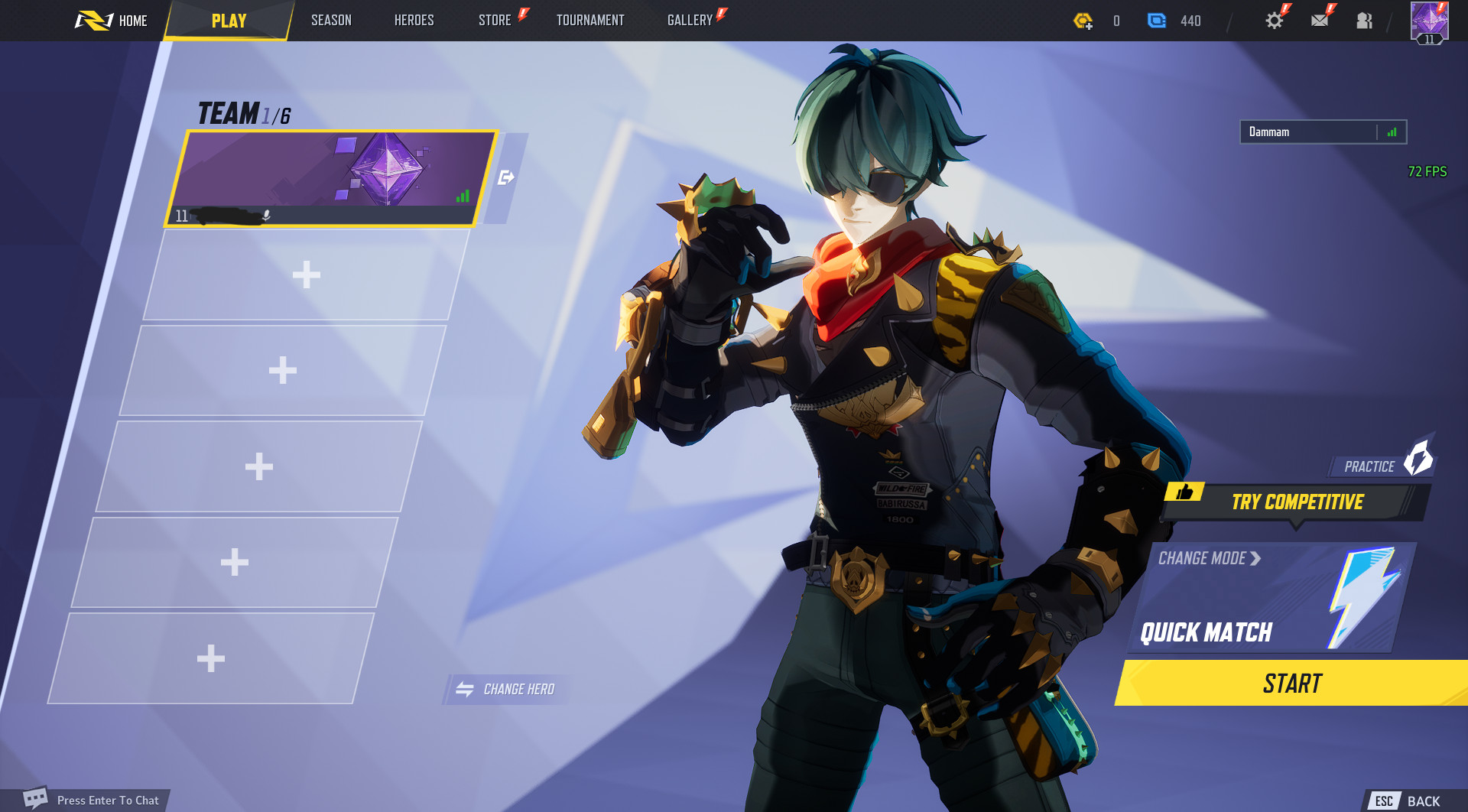Leave the team with the exit icon
Screen dimensions: 1468x812
505,178
